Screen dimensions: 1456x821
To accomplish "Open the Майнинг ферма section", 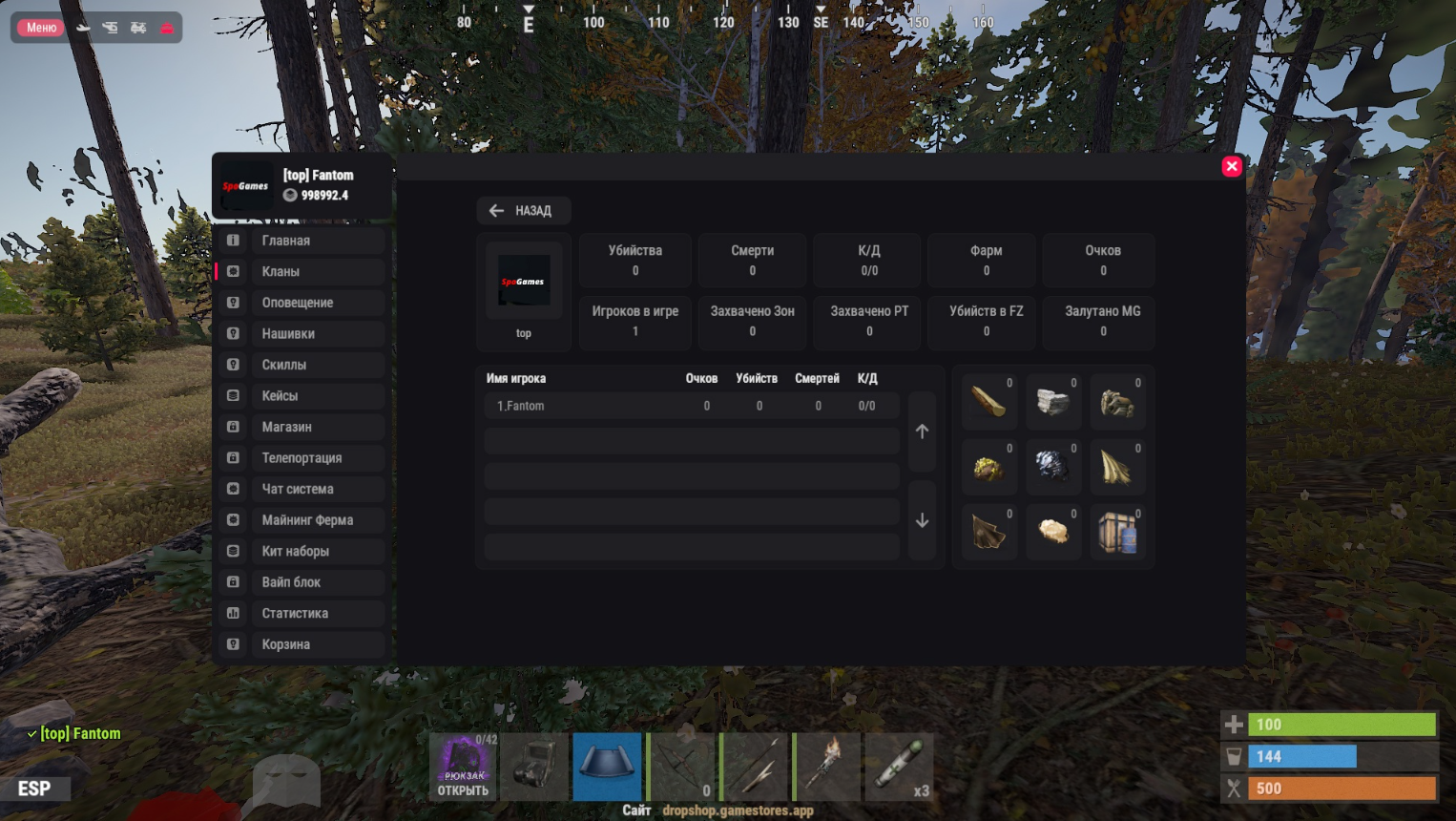I will tap(301, 520).
